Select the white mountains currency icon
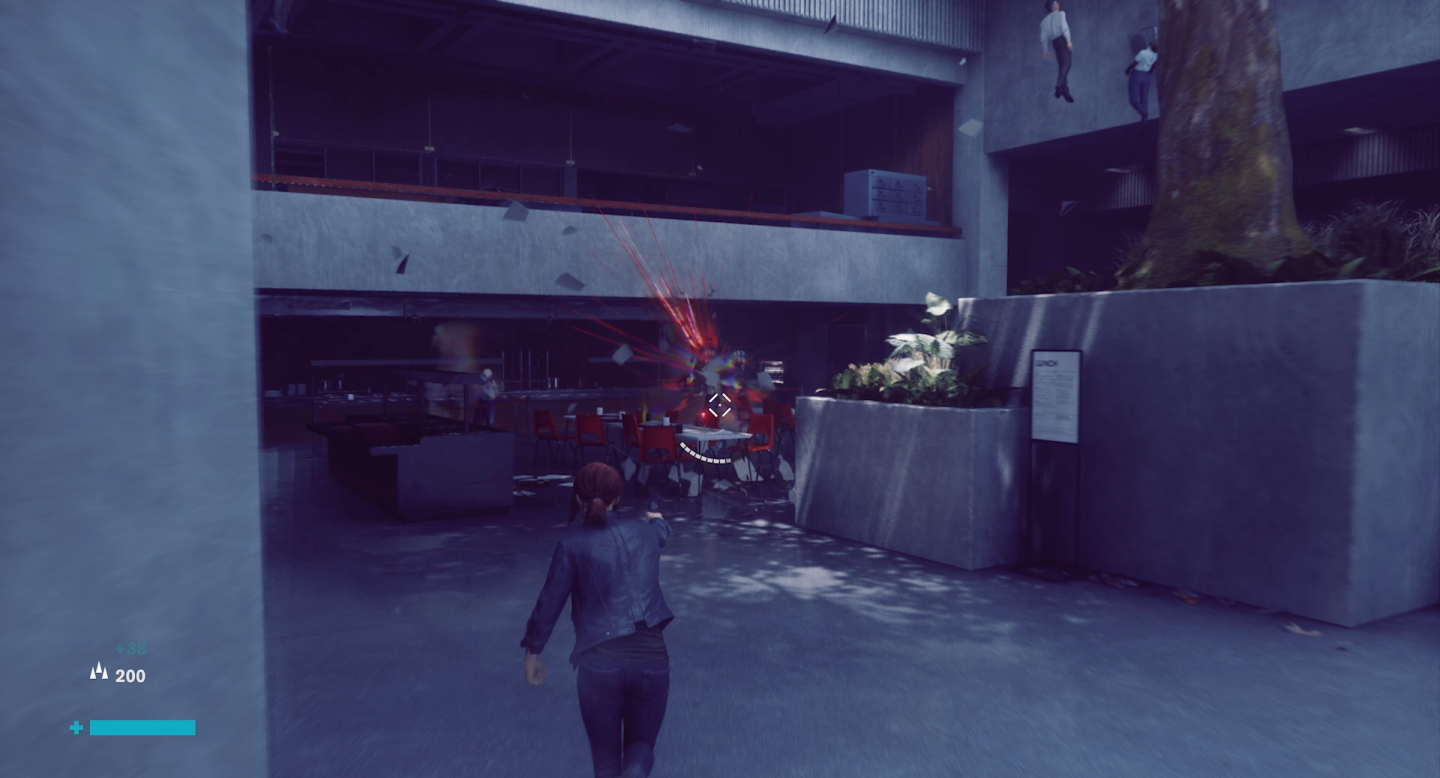This screenshot has width=1440, height=778. pyautogui.click(x=99, y=671)
